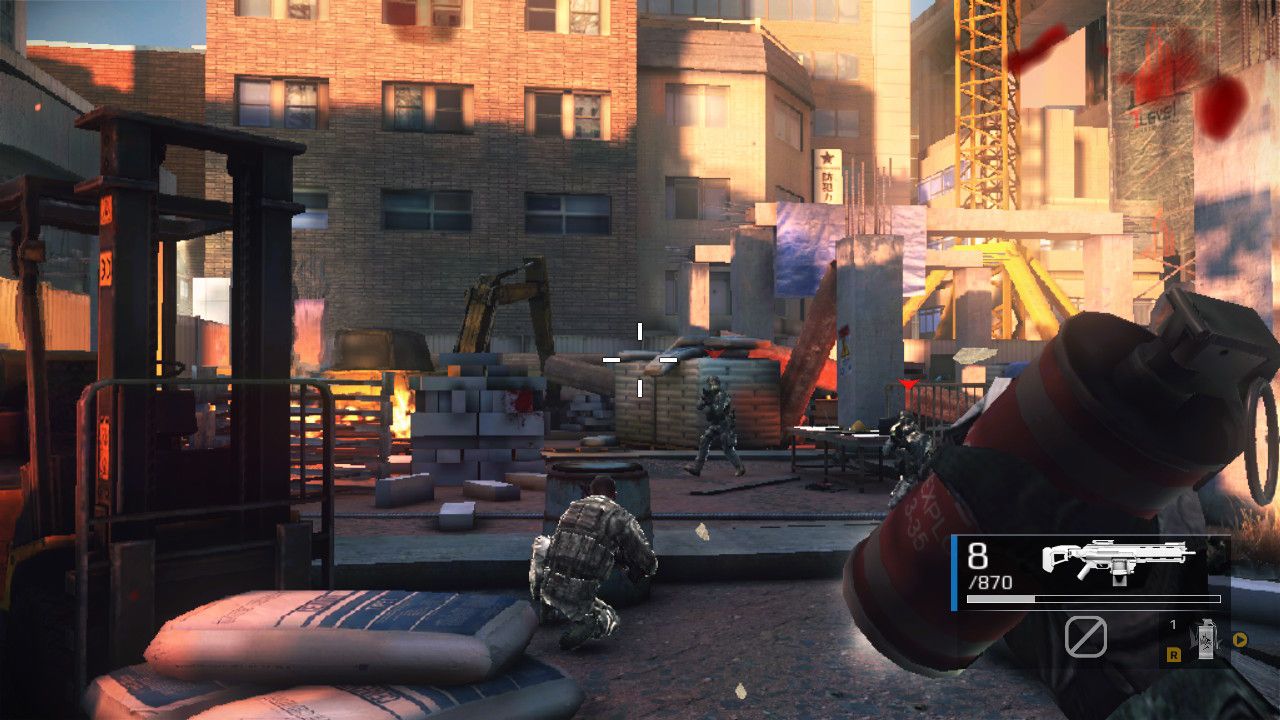Click the crossed-out empty weapon slot icon
The image size is (1280, 720).
click(1087, 638)
